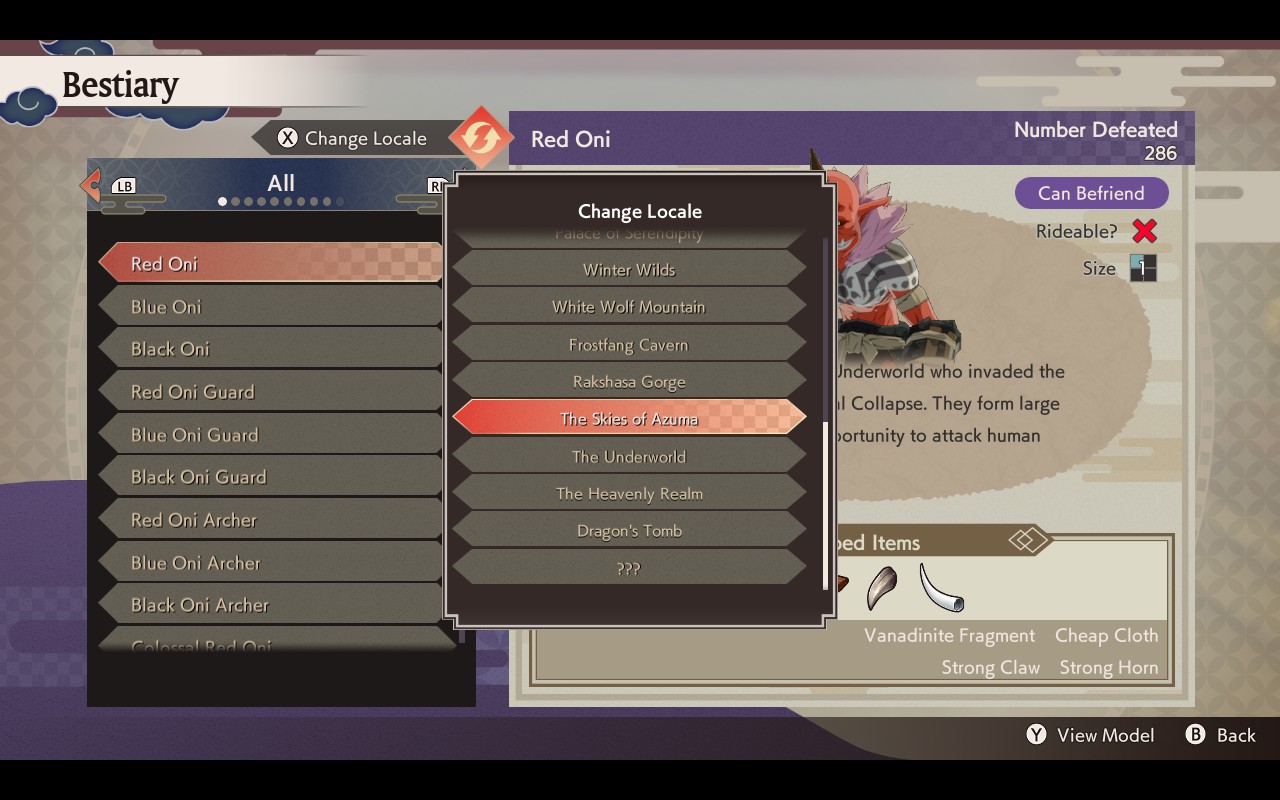Select Winter Wilds locale
Image resolution: width=1280 pixels, height=800 pixels.
pos(629,270)
